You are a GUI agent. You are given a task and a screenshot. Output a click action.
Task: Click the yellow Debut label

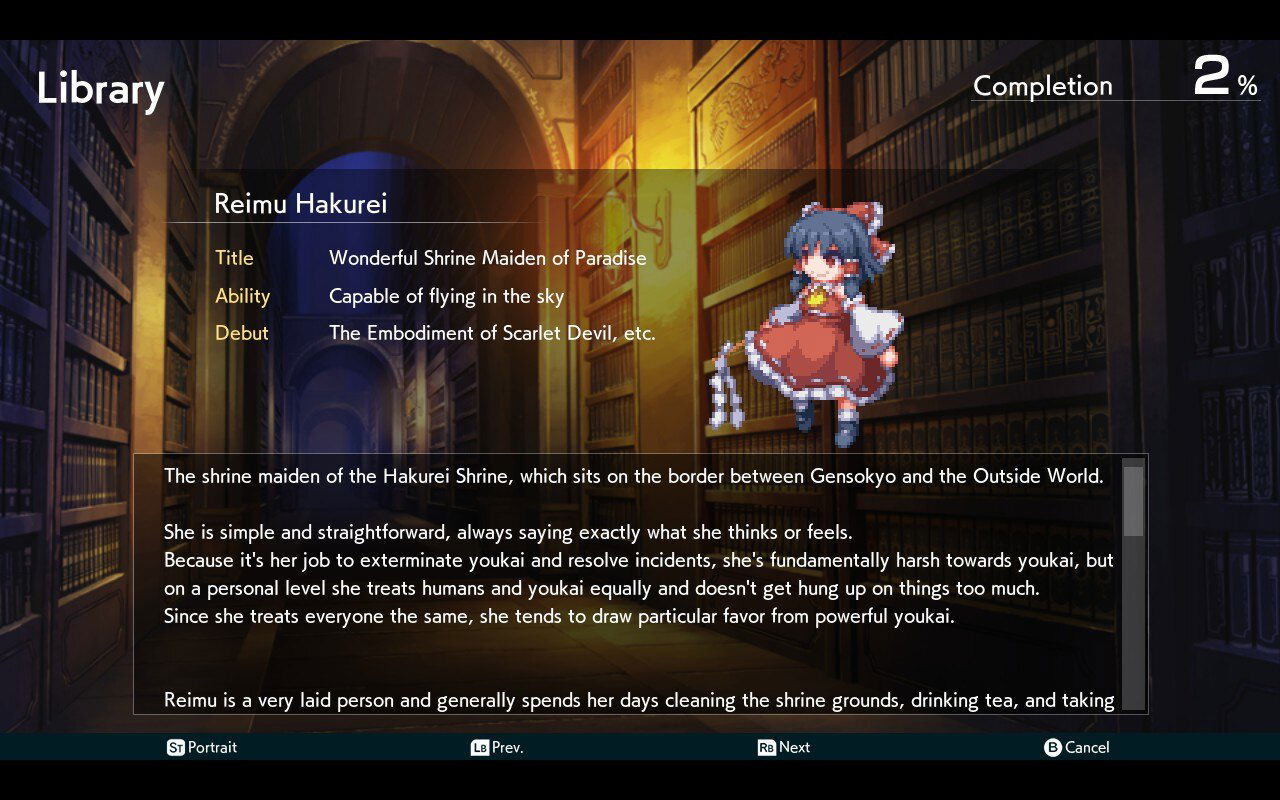click(241, 333)
